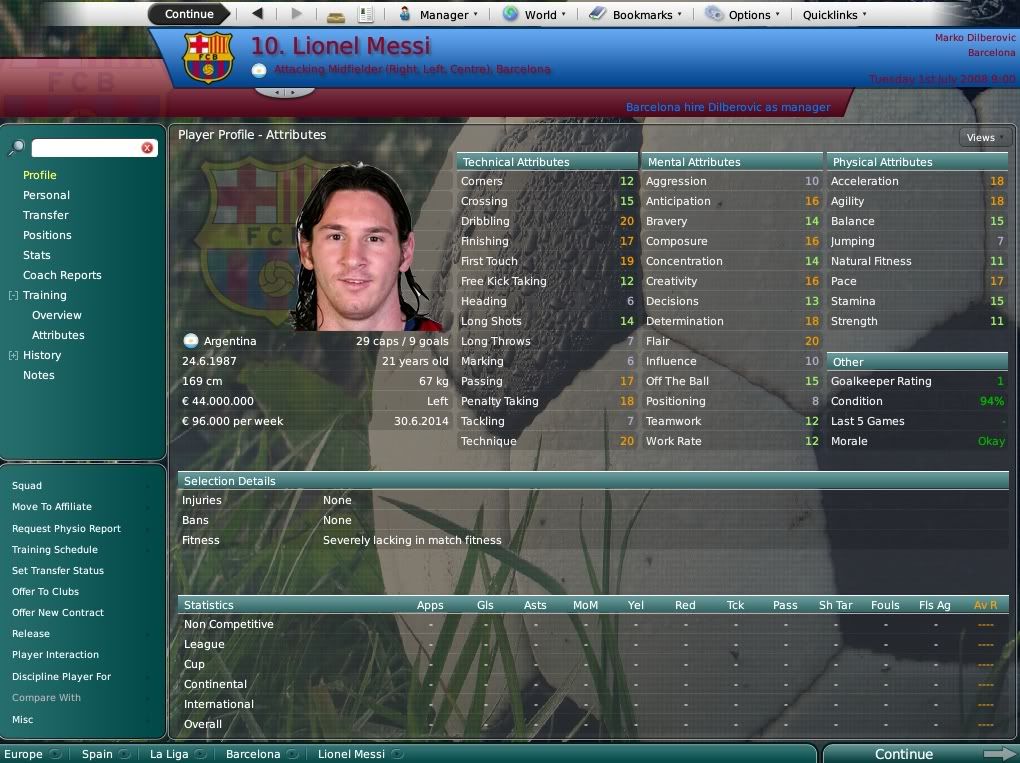This screenshot has width=1020, height=763.
Task: Open the news item about Dilberovic hiring
Action: coord(727,107)
